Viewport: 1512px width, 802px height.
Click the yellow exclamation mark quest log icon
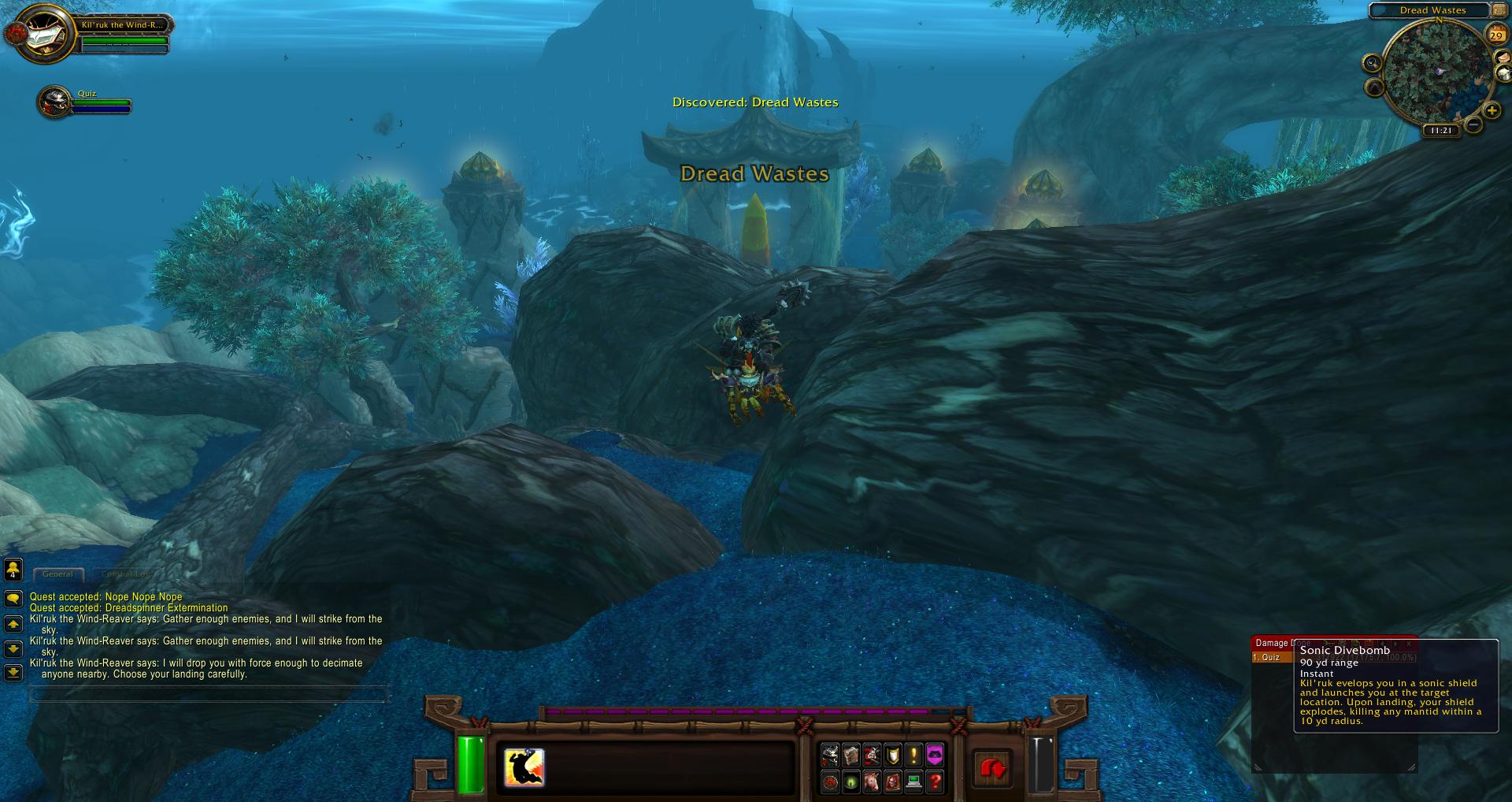point(913,756)
